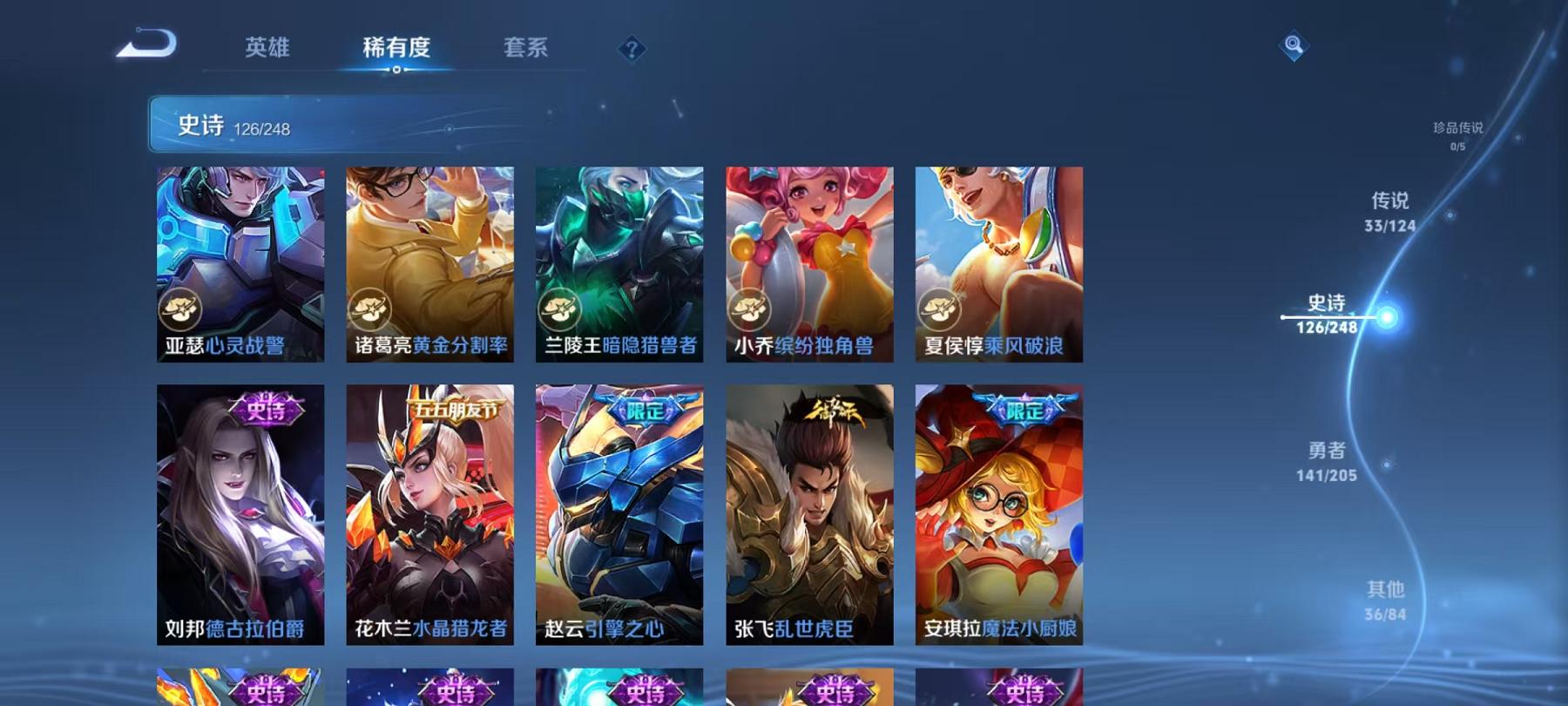Open the question mark help icon
The width and height of the screenshot is (1568, 706).
tap(630, 50)
